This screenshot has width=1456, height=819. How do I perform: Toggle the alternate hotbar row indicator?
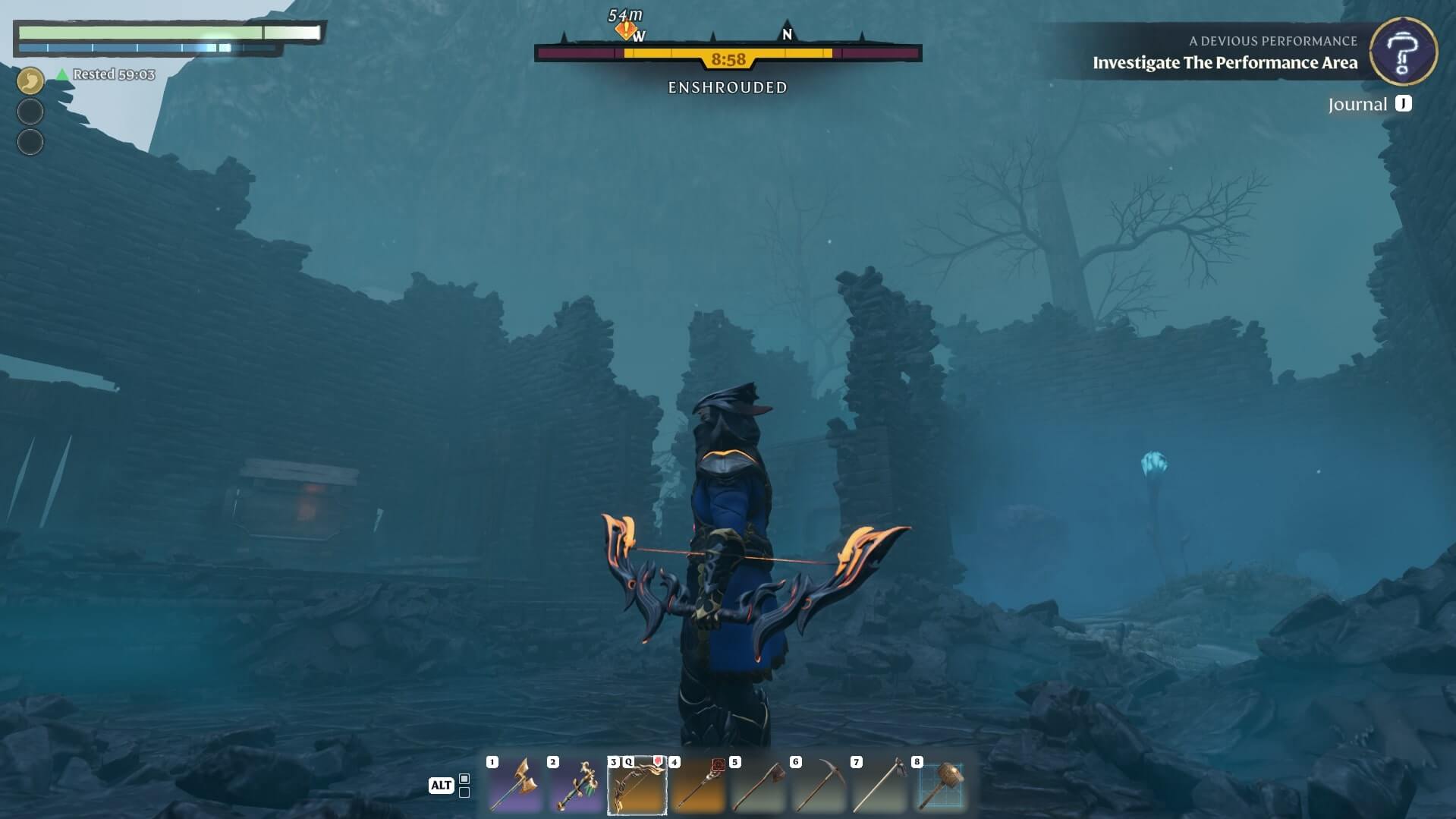point(464,786)
